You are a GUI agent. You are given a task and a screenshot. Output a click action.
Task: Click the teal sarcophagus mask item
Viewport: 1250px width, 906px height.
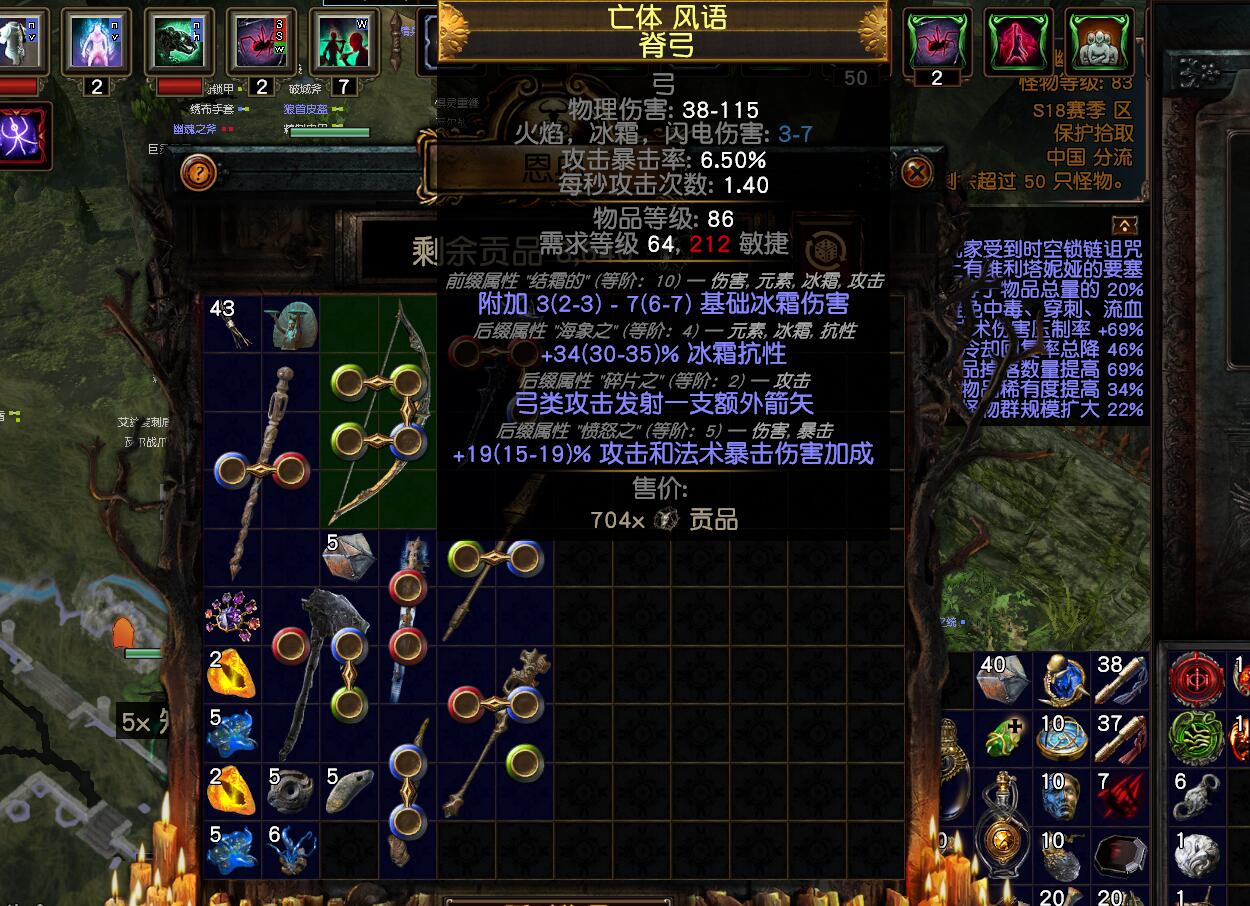[x=290, y=323]
